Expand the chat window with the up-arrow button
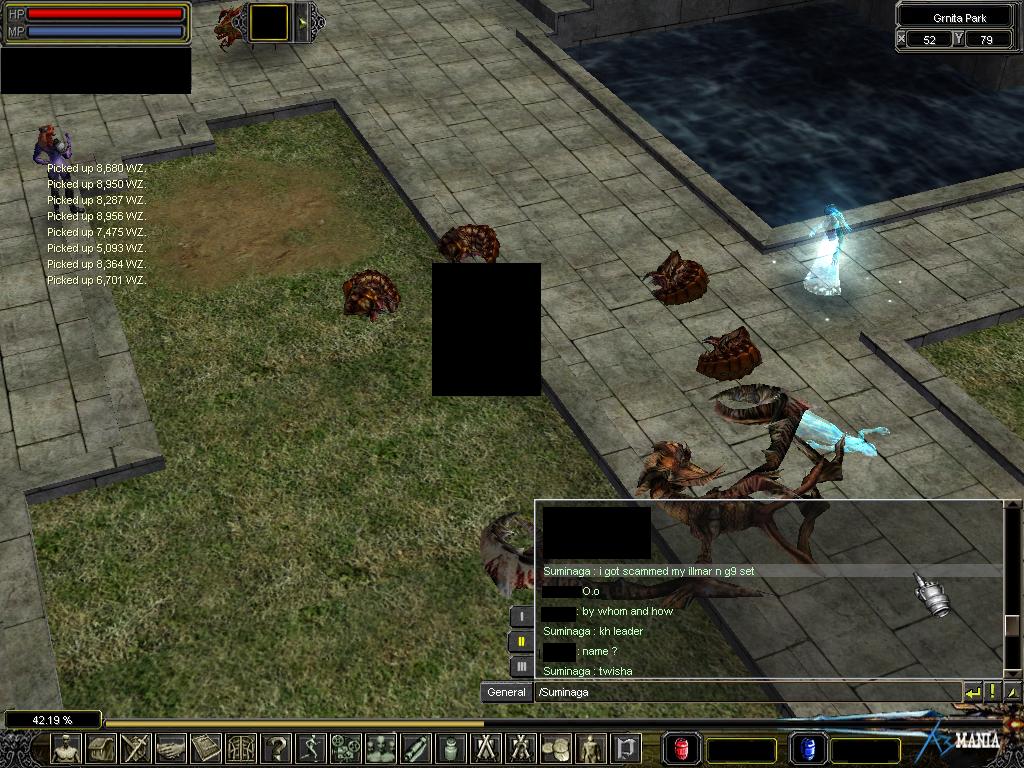 pos(1012,692)
